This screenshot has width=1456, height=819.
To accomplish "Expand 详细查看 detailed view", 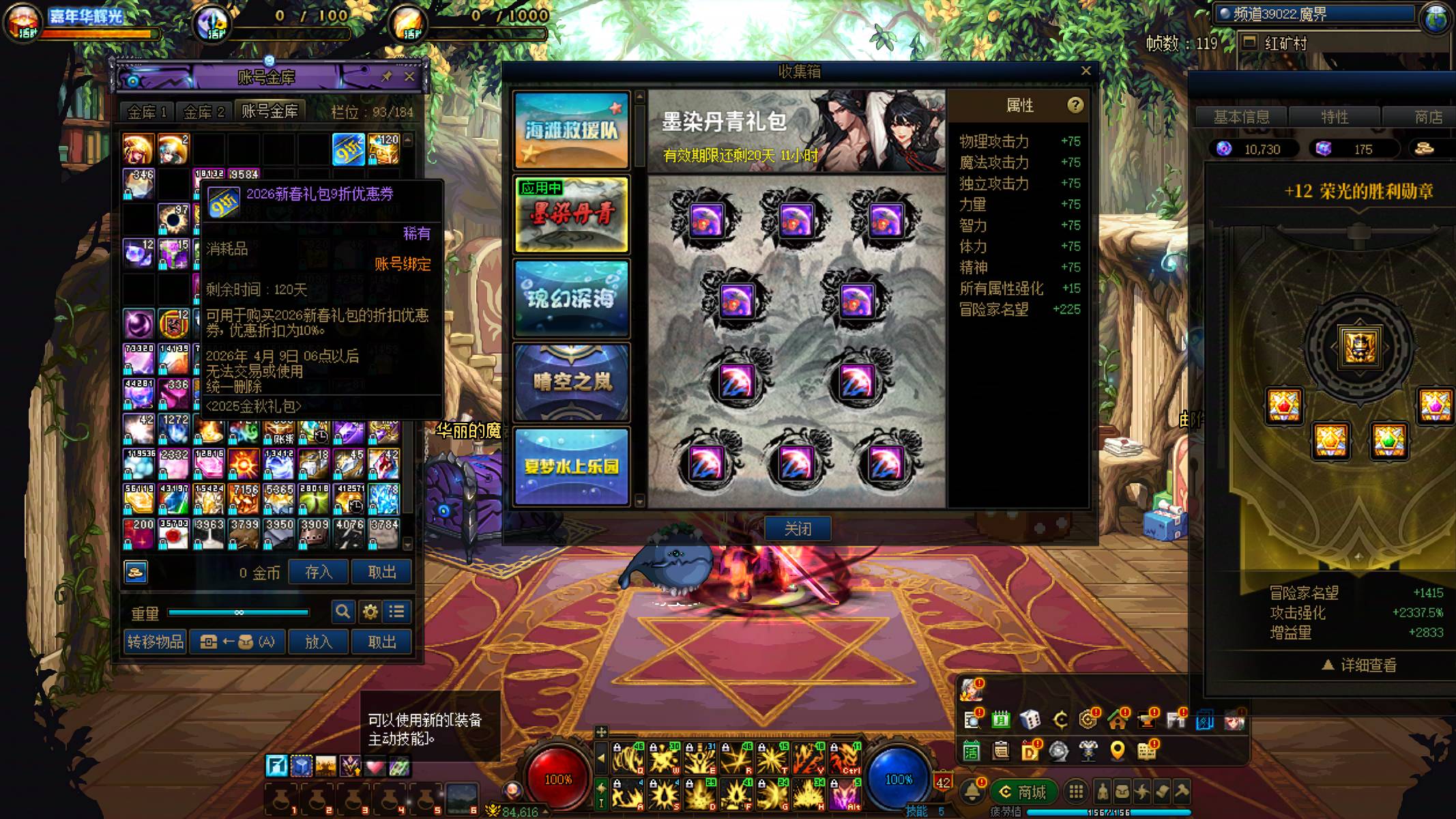I will (x=1359, y=665).
